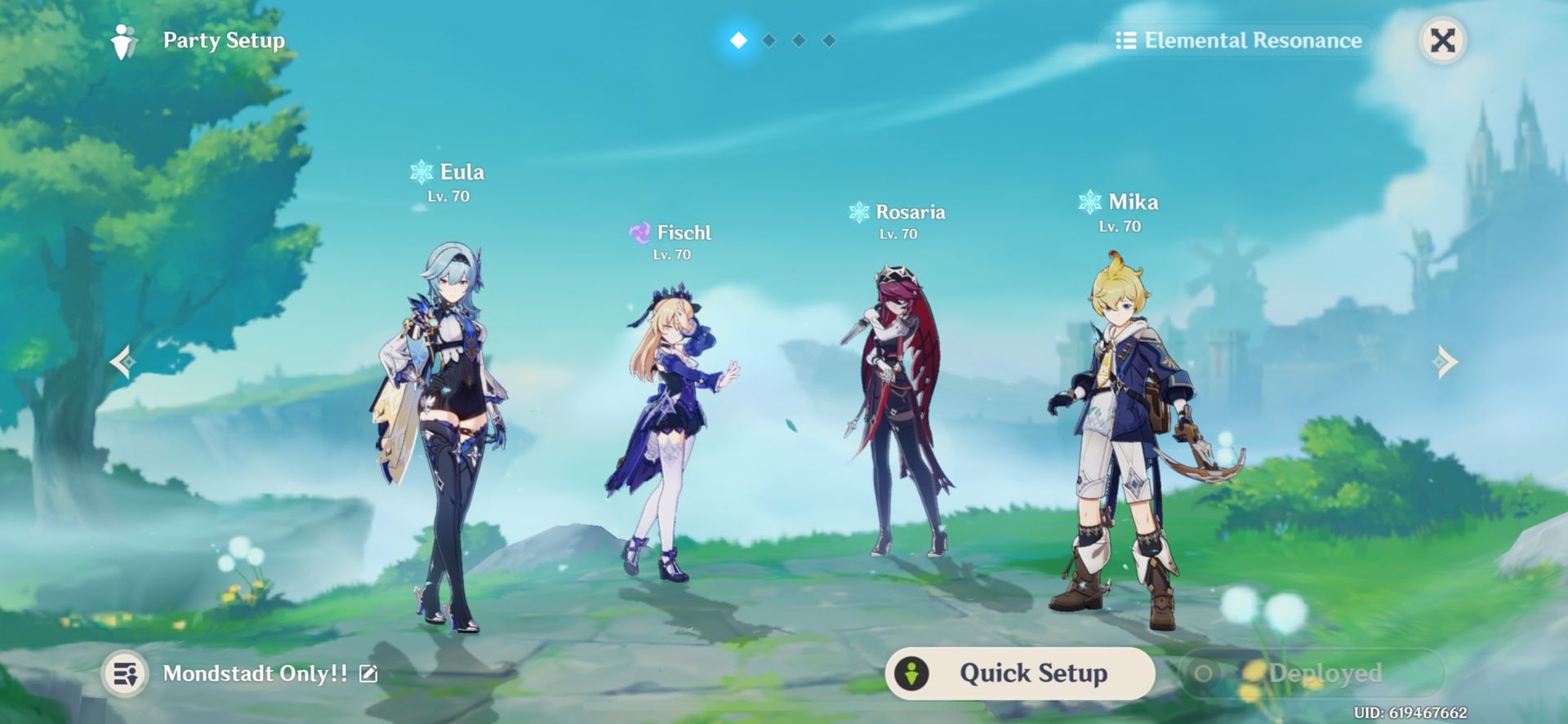Screen dimensions: 1568x724
Task: Click the Cryo icon next to Rosaria
Action: pyautogui.click(x=858, y=211)
